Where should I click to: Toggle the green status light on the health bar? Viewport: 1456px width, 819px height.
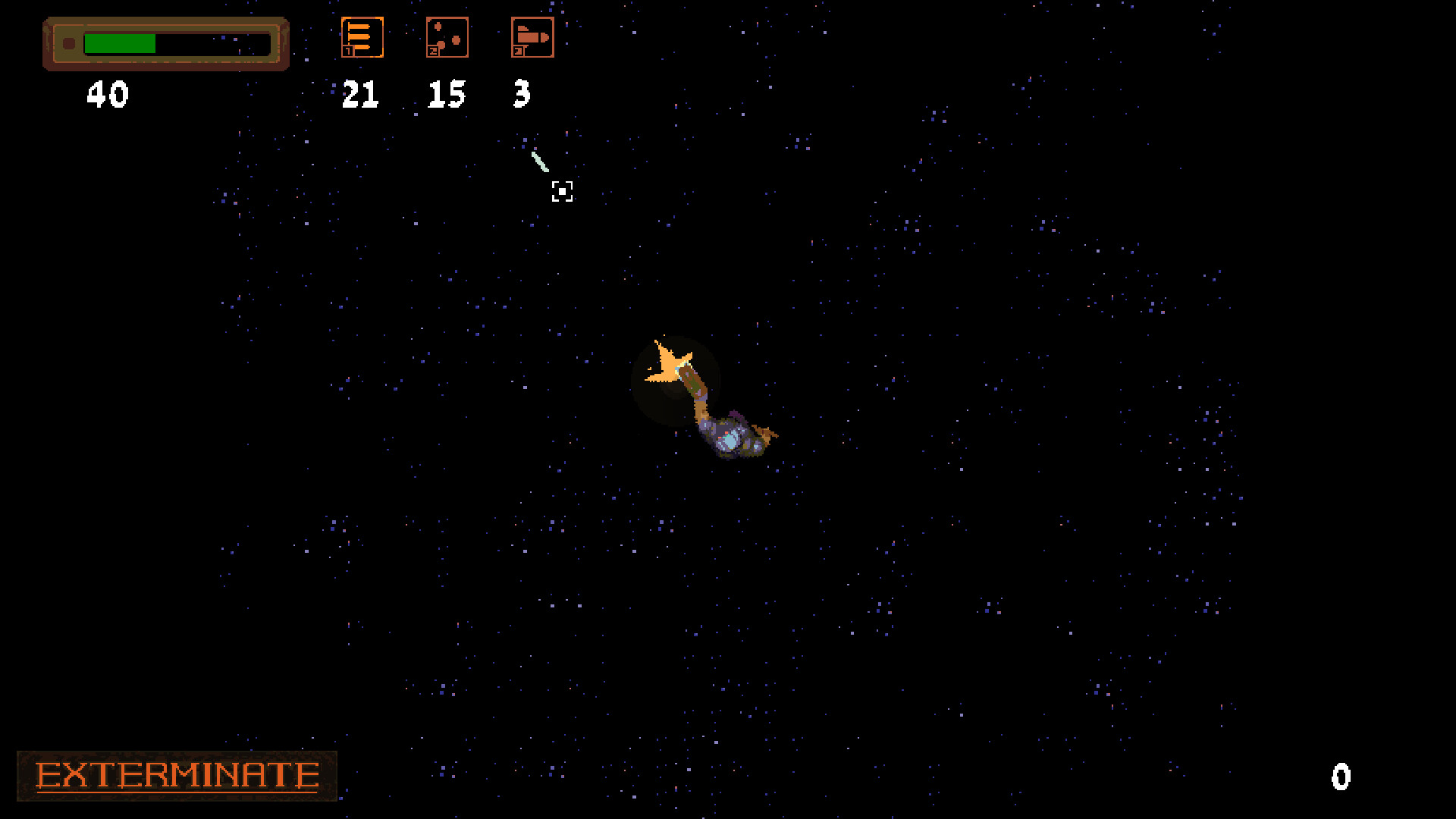(x=67, y=43)
